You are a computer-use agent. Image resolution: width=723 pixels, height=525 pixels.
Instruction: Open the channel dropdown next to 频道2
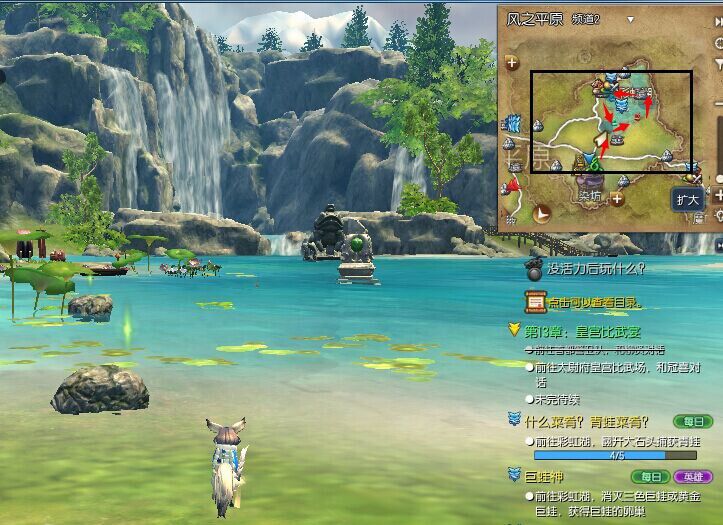[630, 19]
